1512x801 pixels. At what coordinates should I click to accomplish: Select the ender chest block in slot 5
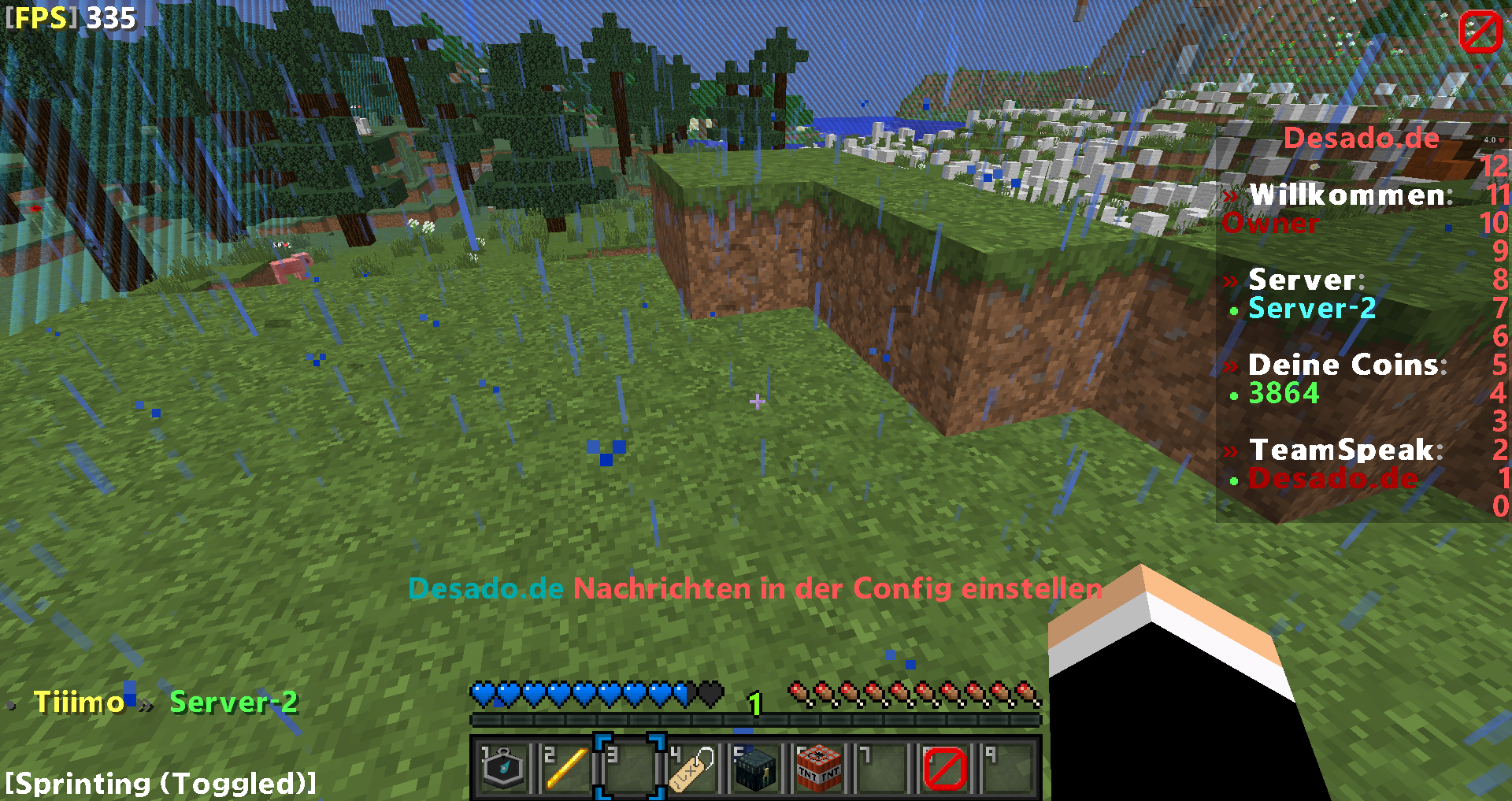coord(755,768)
